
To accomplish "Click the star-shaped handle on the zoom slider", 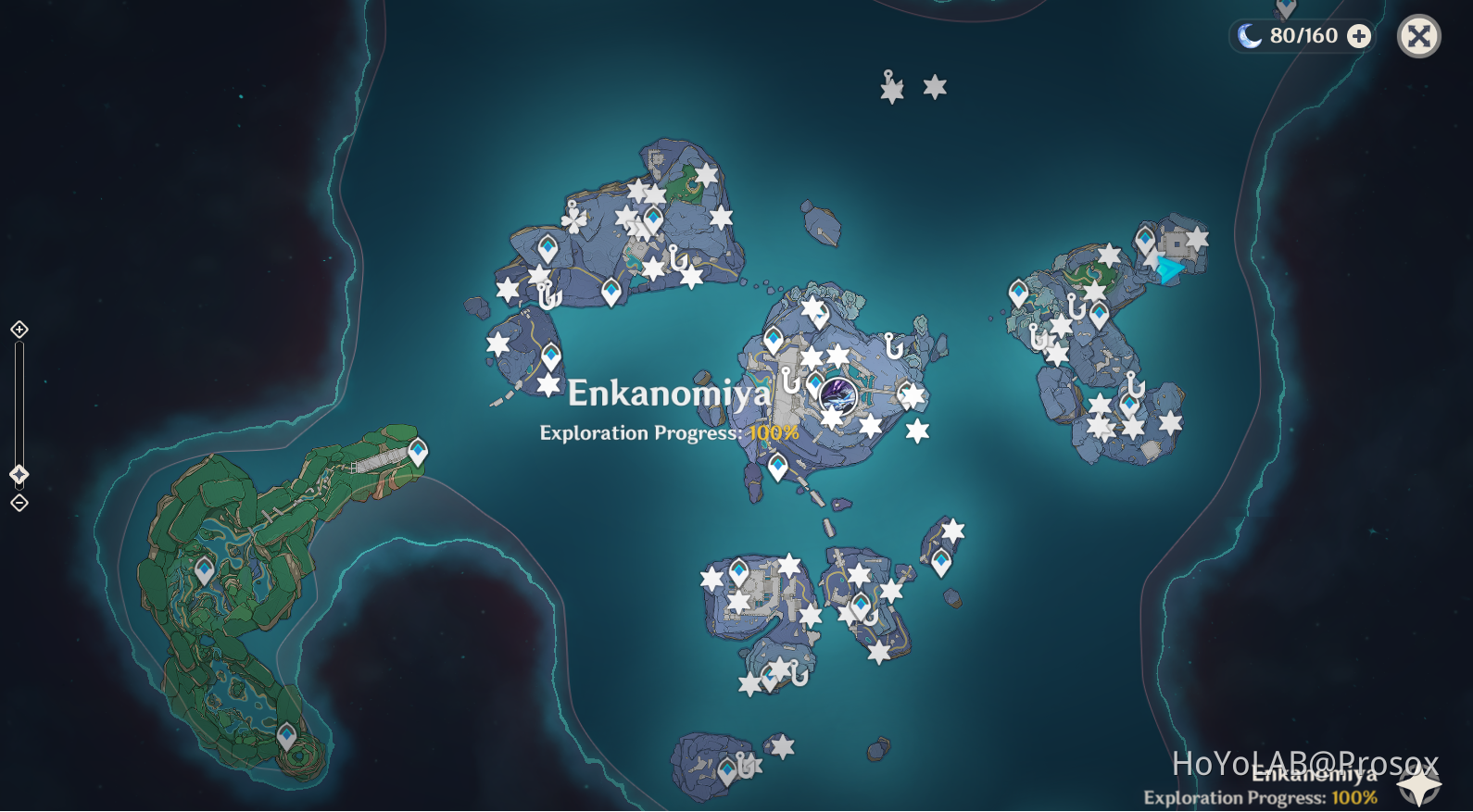I will coord(18,474).
